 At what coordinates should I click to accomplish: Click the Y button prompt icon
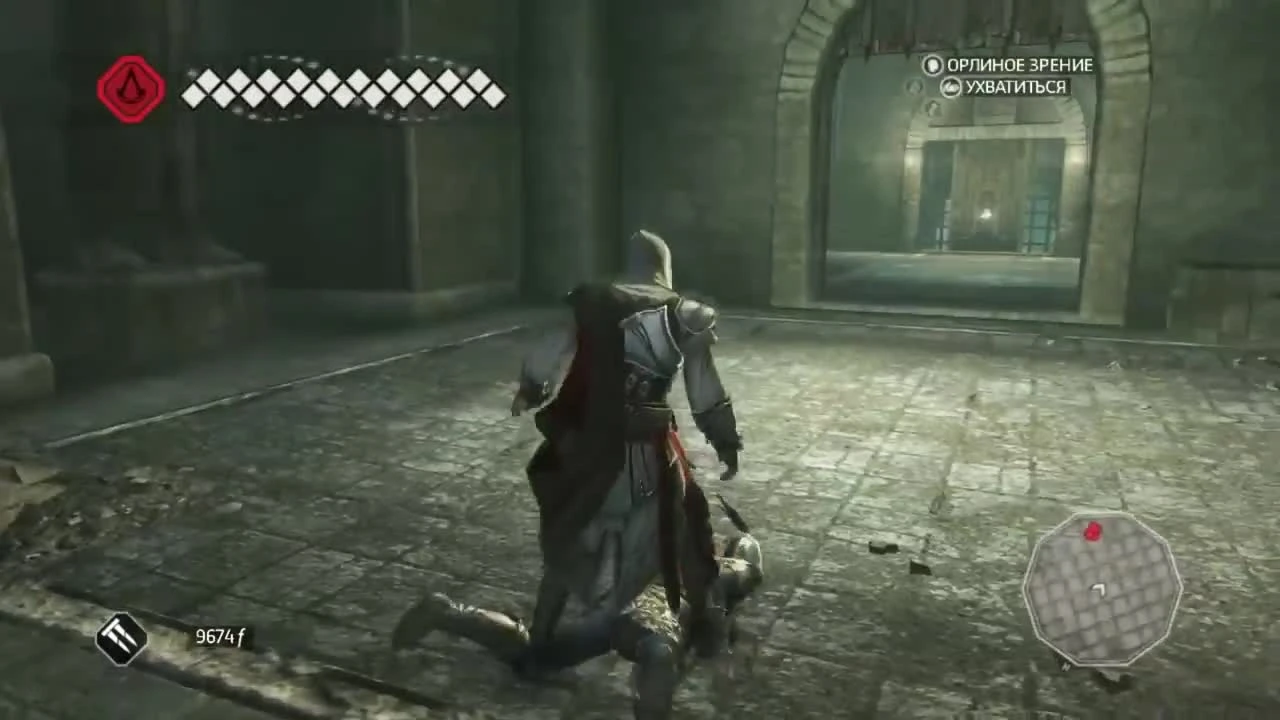pos(932,66)
